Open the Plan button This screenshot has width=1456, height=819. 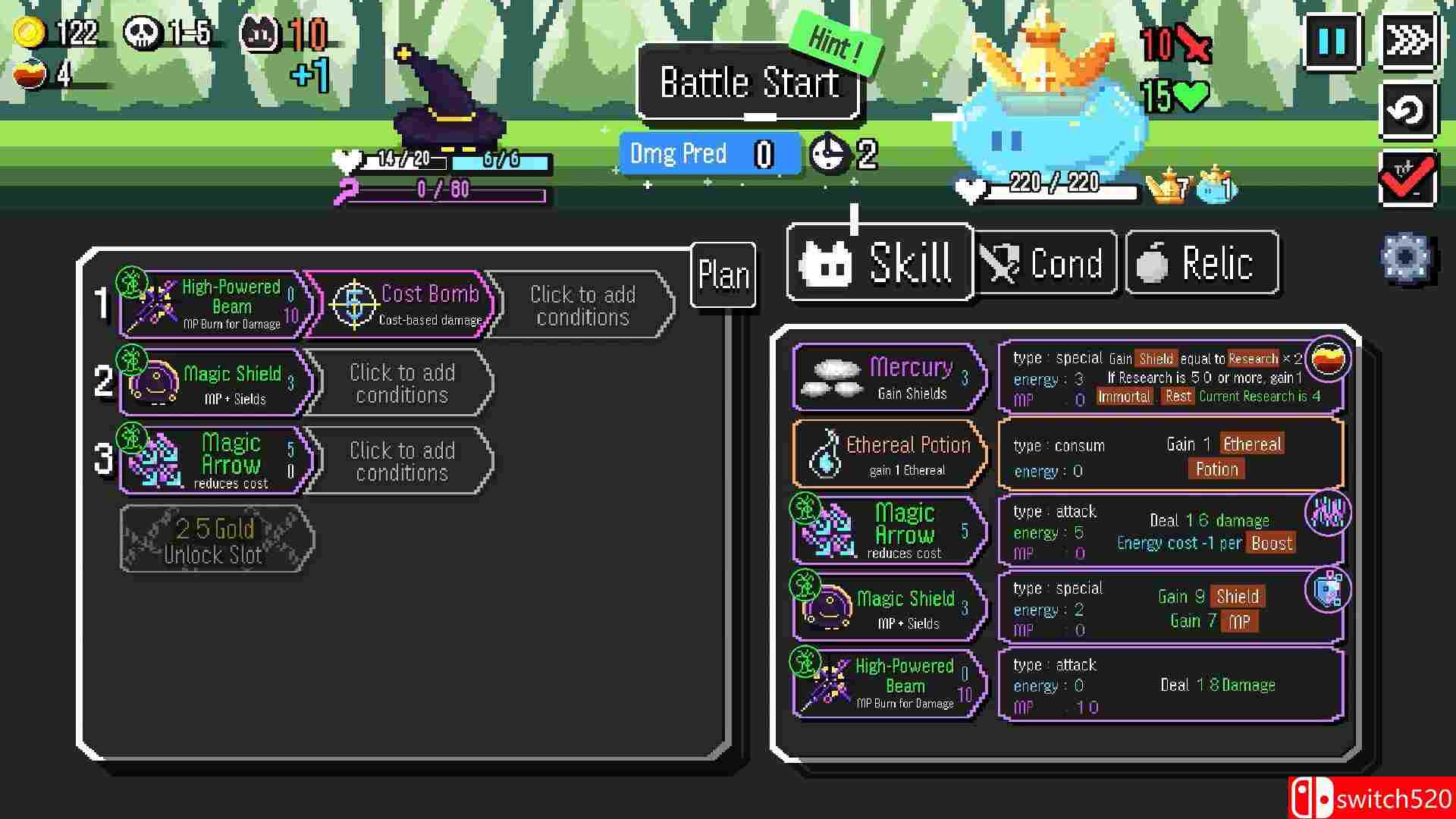tap(723, 275)
